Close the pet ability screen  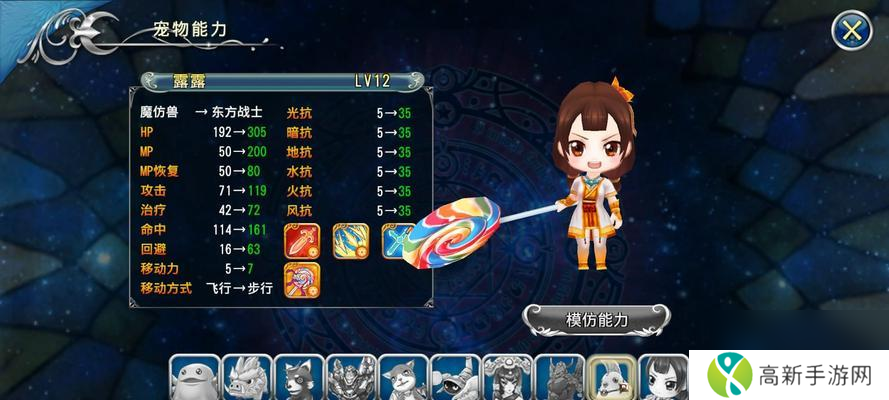click(852, 31)
